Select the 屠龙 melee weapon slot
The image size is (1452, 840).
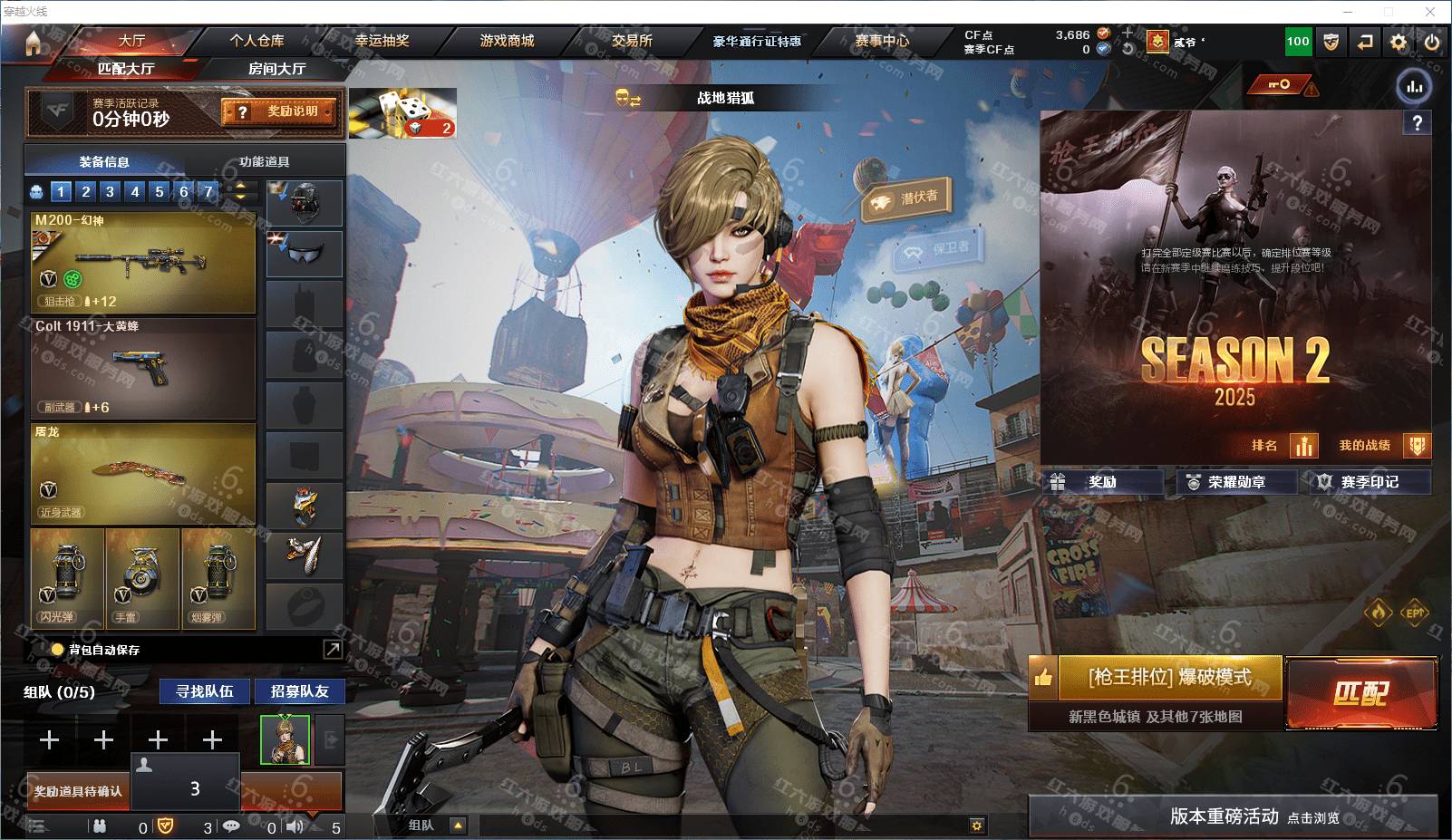tap(143, 473)
